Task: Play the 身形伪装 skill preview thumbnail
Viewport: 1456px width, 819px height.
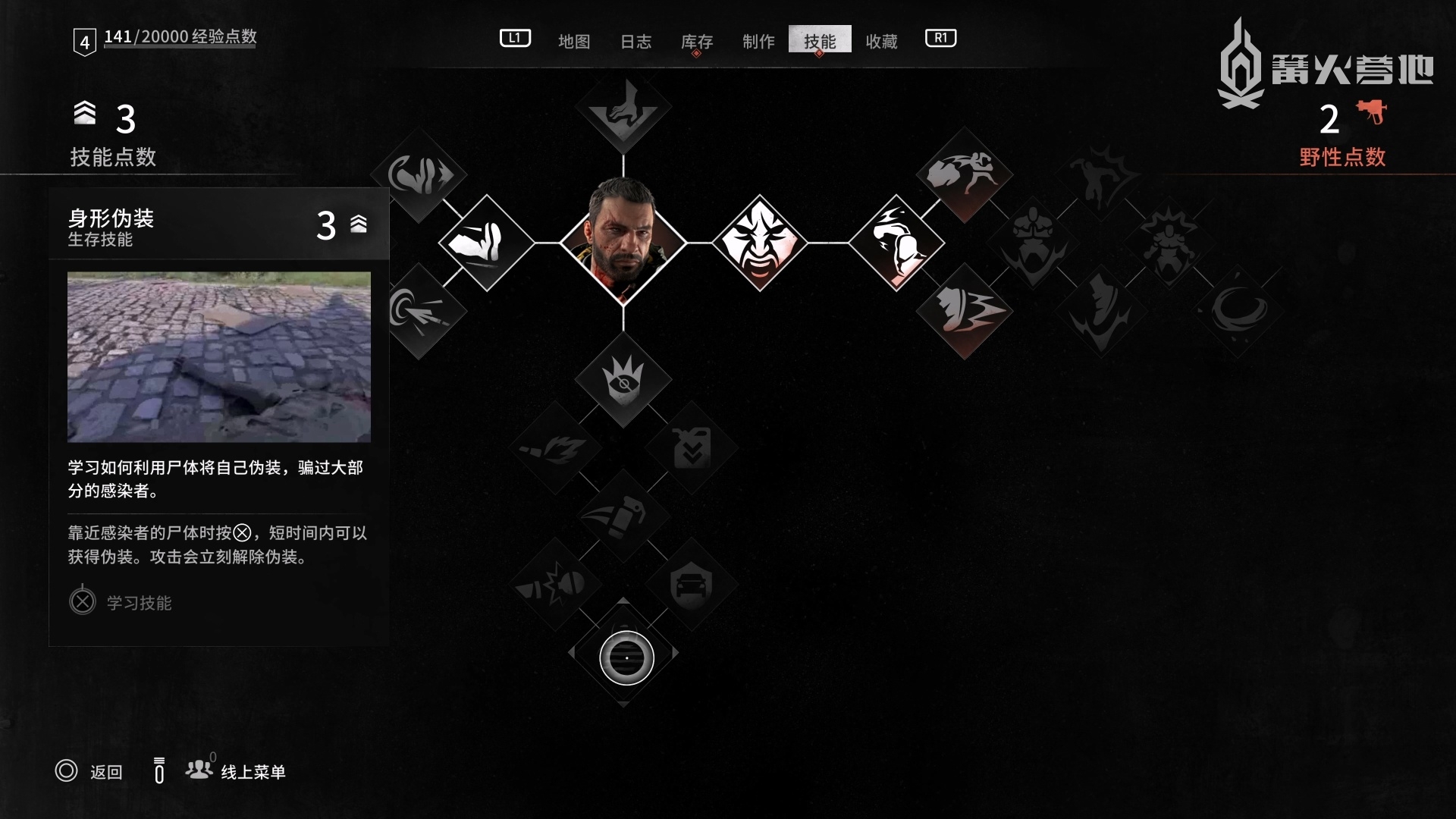Action: (x=219, y=356)
